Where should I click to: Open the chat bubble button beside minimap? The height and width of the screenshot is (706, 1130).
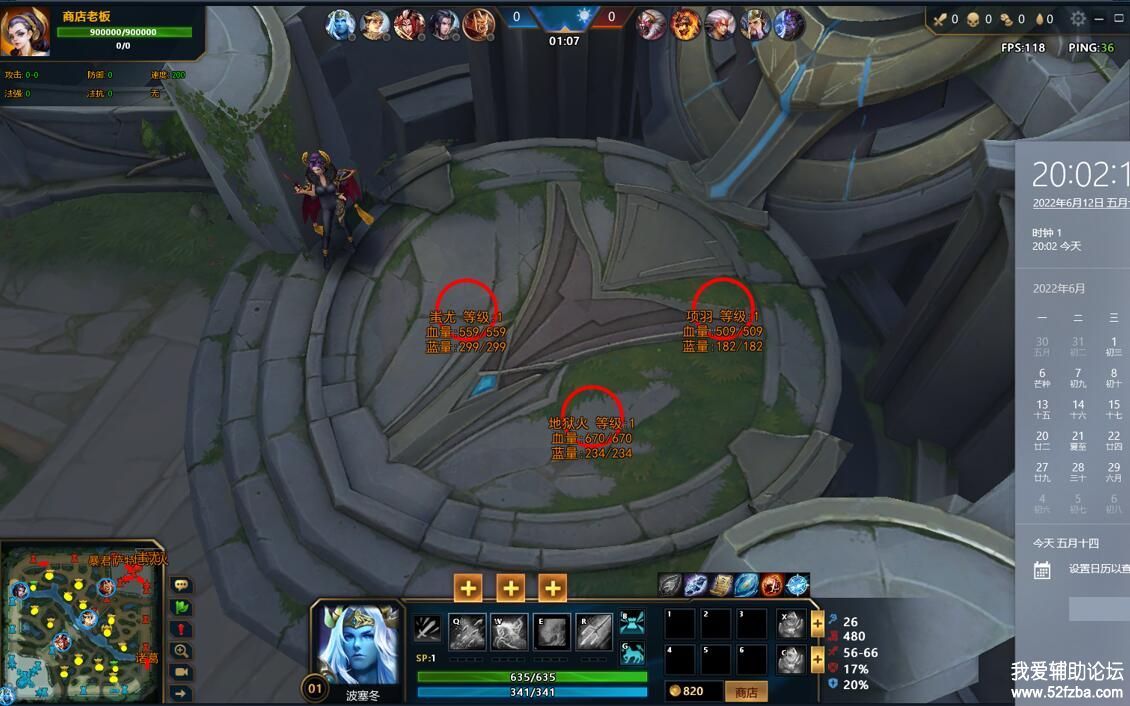pos(182,585)
